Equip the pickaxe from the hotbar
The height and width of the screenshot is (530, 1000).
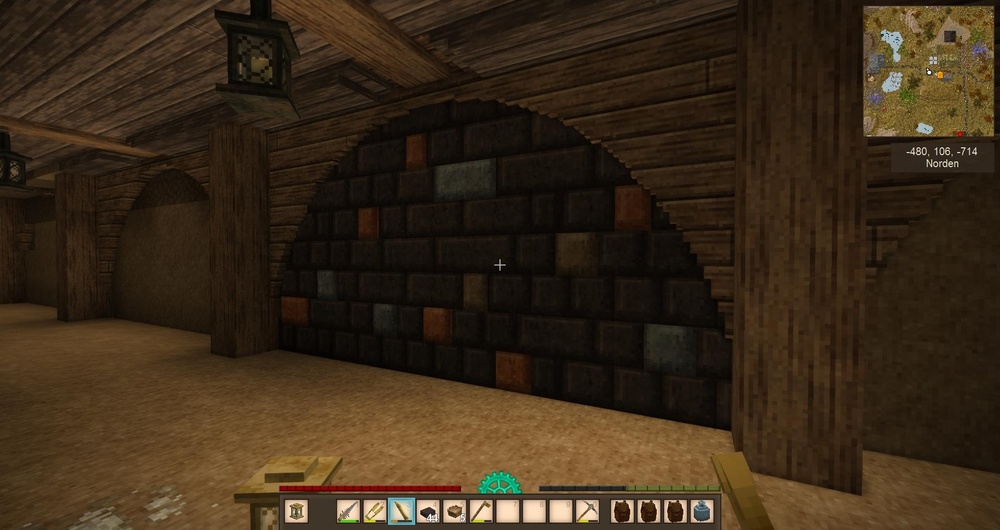pos(587,512)
